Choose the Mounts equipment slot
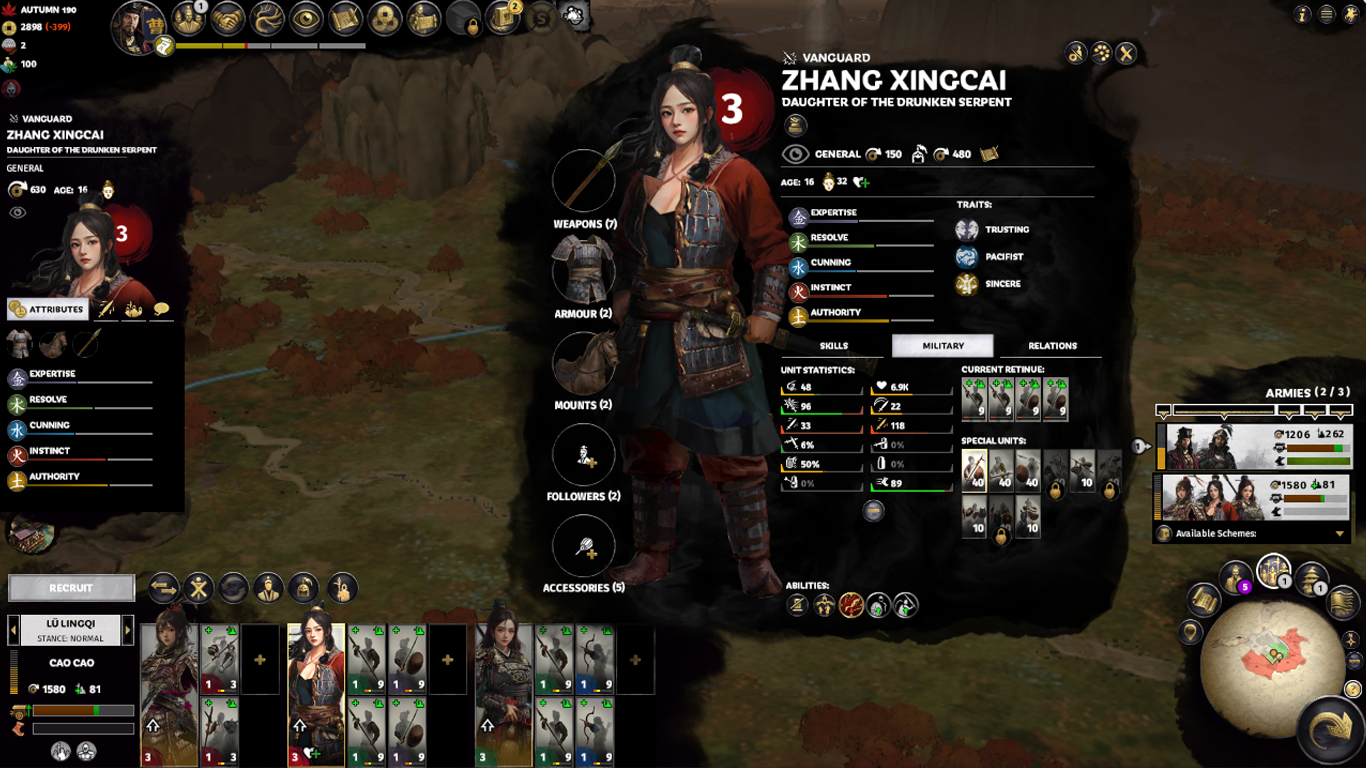The image size is (1366, 768). pos(584,362)
